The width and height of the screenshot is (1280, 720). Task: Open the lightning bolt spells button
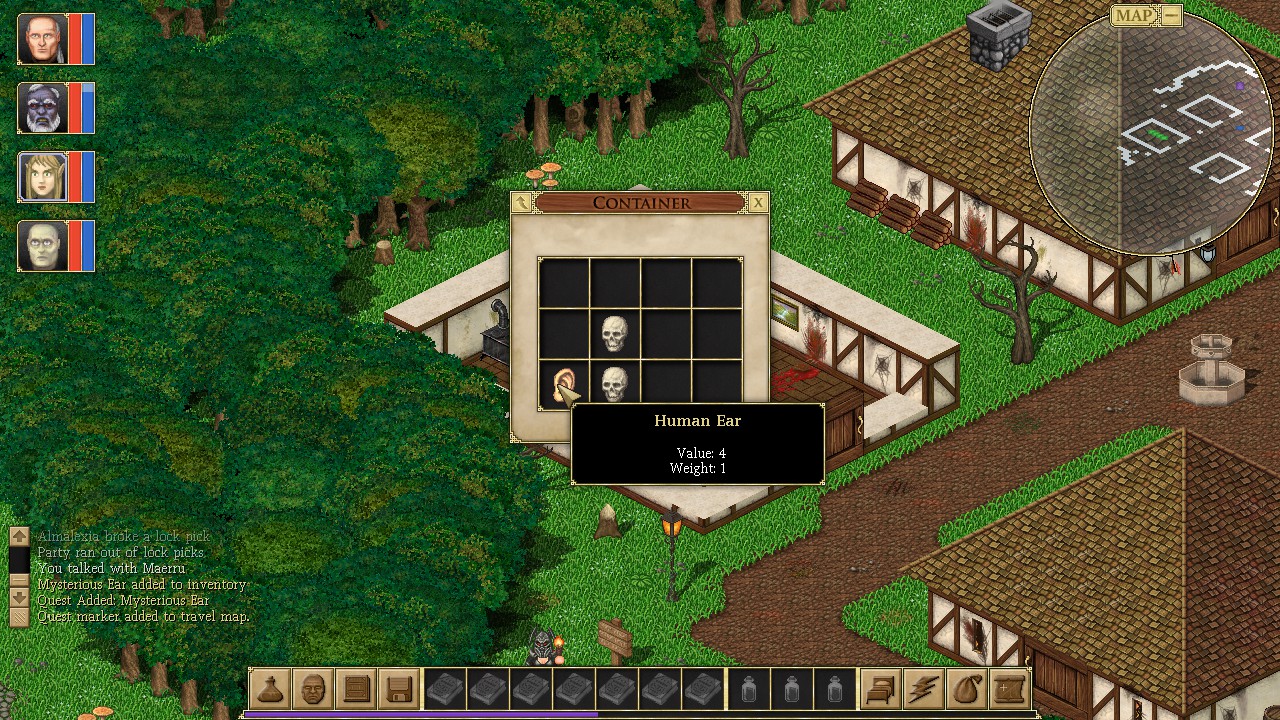coord(924,689)
